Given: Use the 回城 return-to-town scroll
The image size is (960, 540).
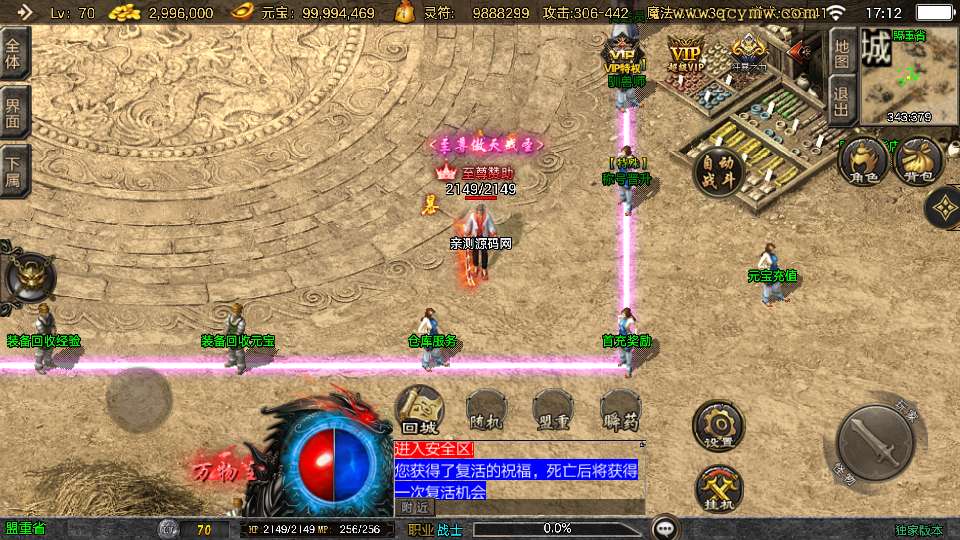Looking at the screenshot, I should pyautogui.click(x=420, y=410).
